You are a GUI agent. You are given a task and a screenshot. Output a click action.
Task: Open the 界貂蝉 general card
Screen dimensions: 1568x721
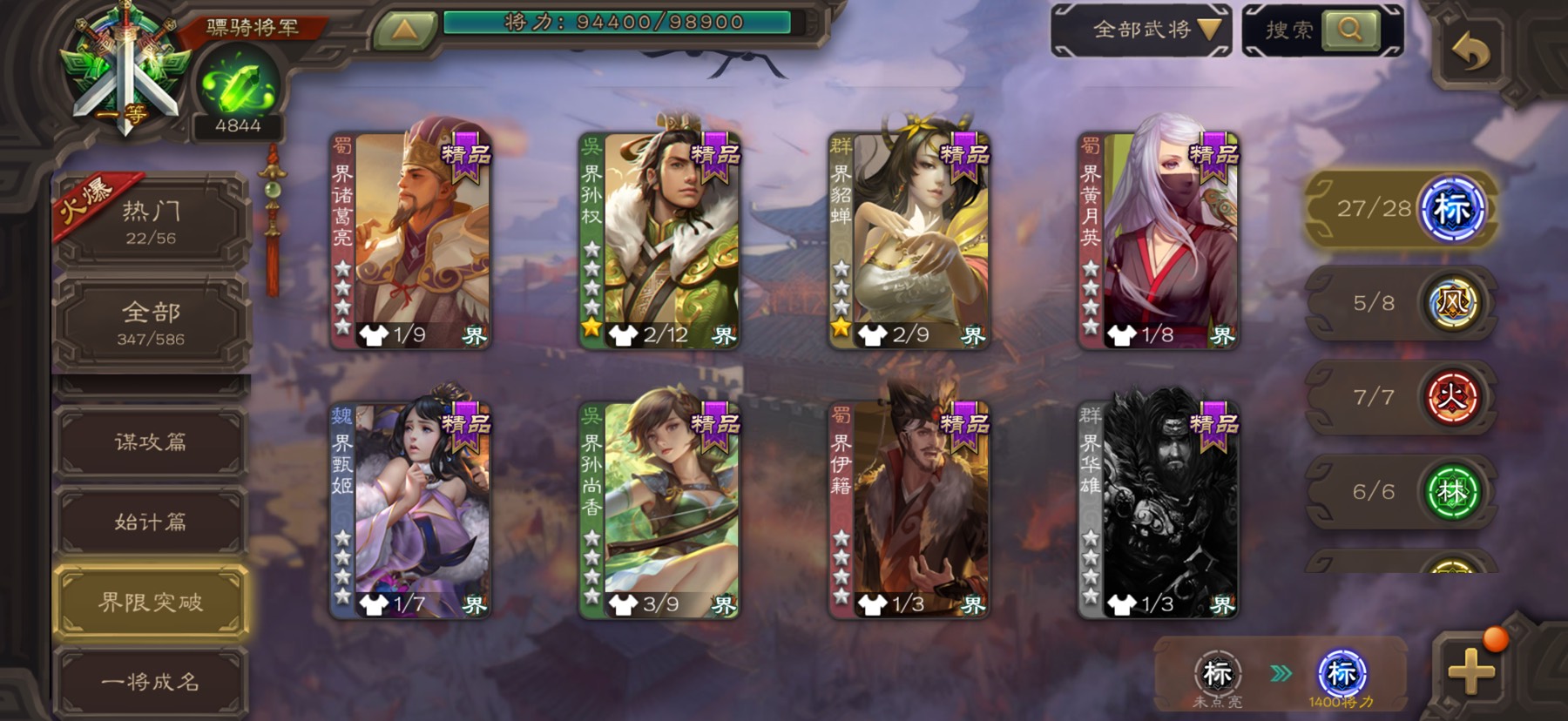coord(909,241)
